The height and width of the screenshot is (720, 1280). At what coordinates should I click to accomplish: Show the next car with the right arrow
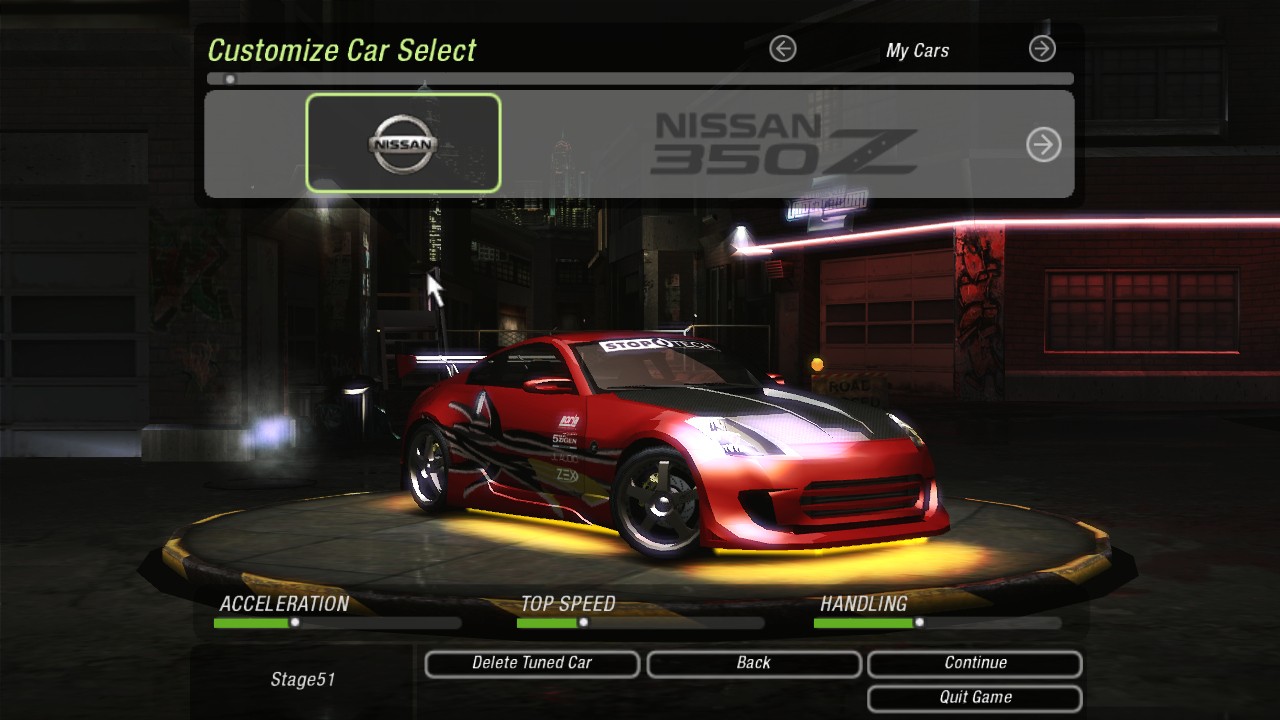click(x=1043, y=145)
